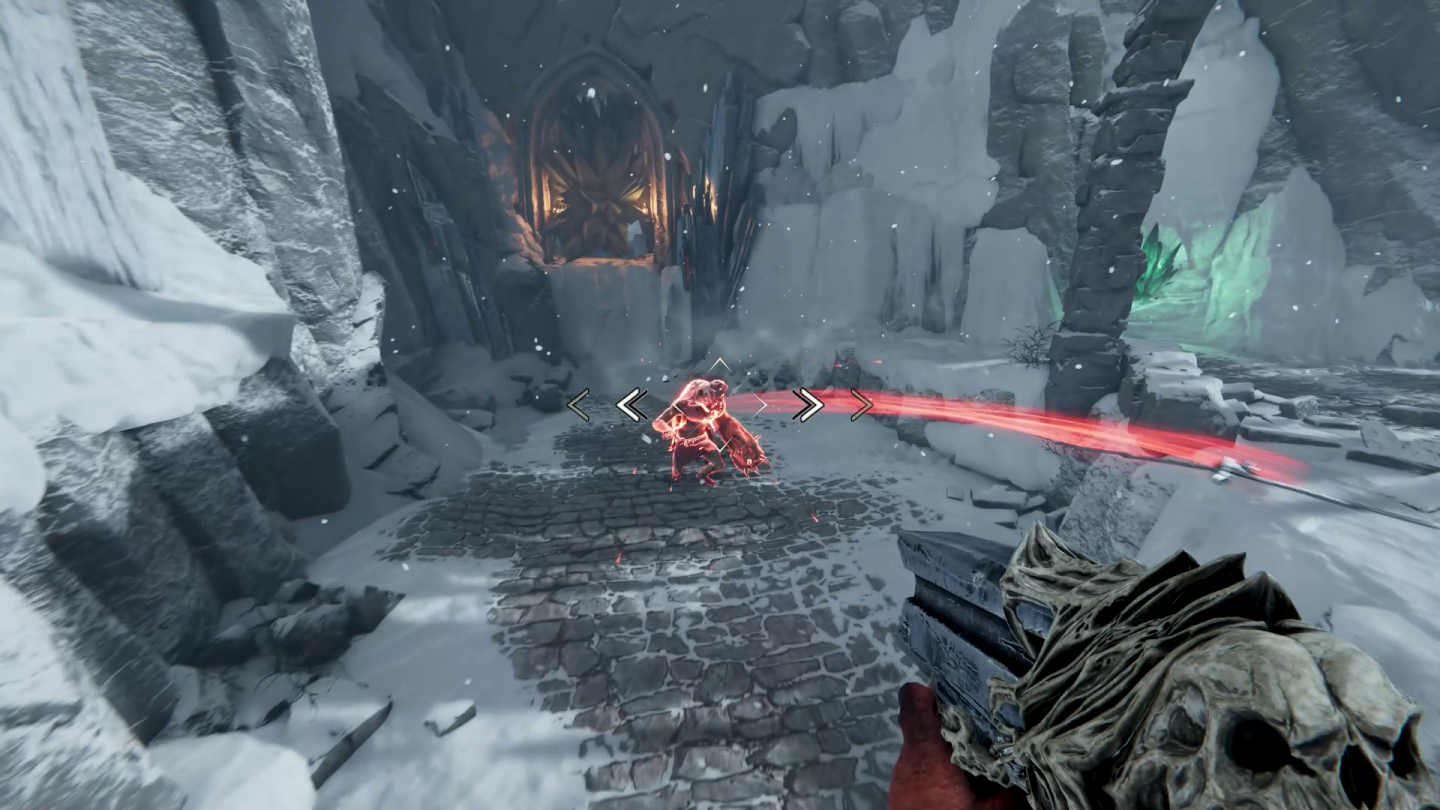The image size is (1440, 810).
Task: Select the diamond target reticle on the enemy
Action: coord(722,405)
